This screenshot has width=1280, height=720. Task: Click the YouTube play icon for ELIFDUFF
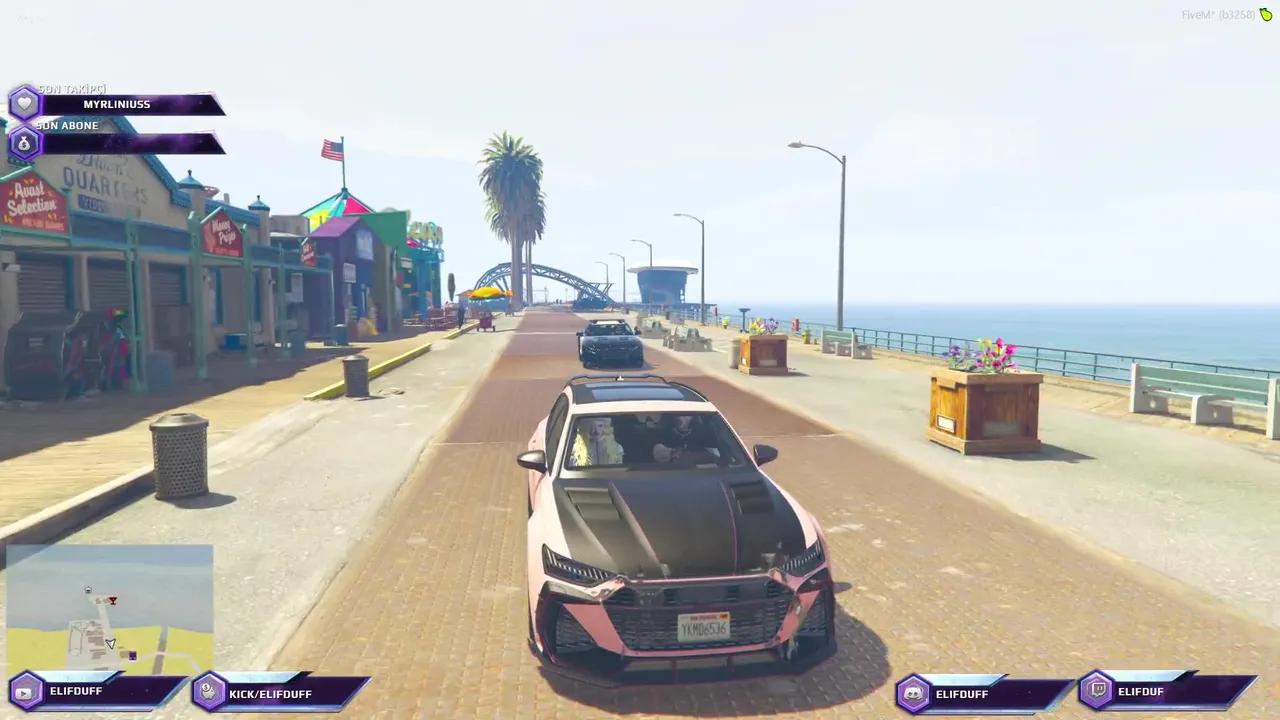pyautogui.click(x=22, y=690)
